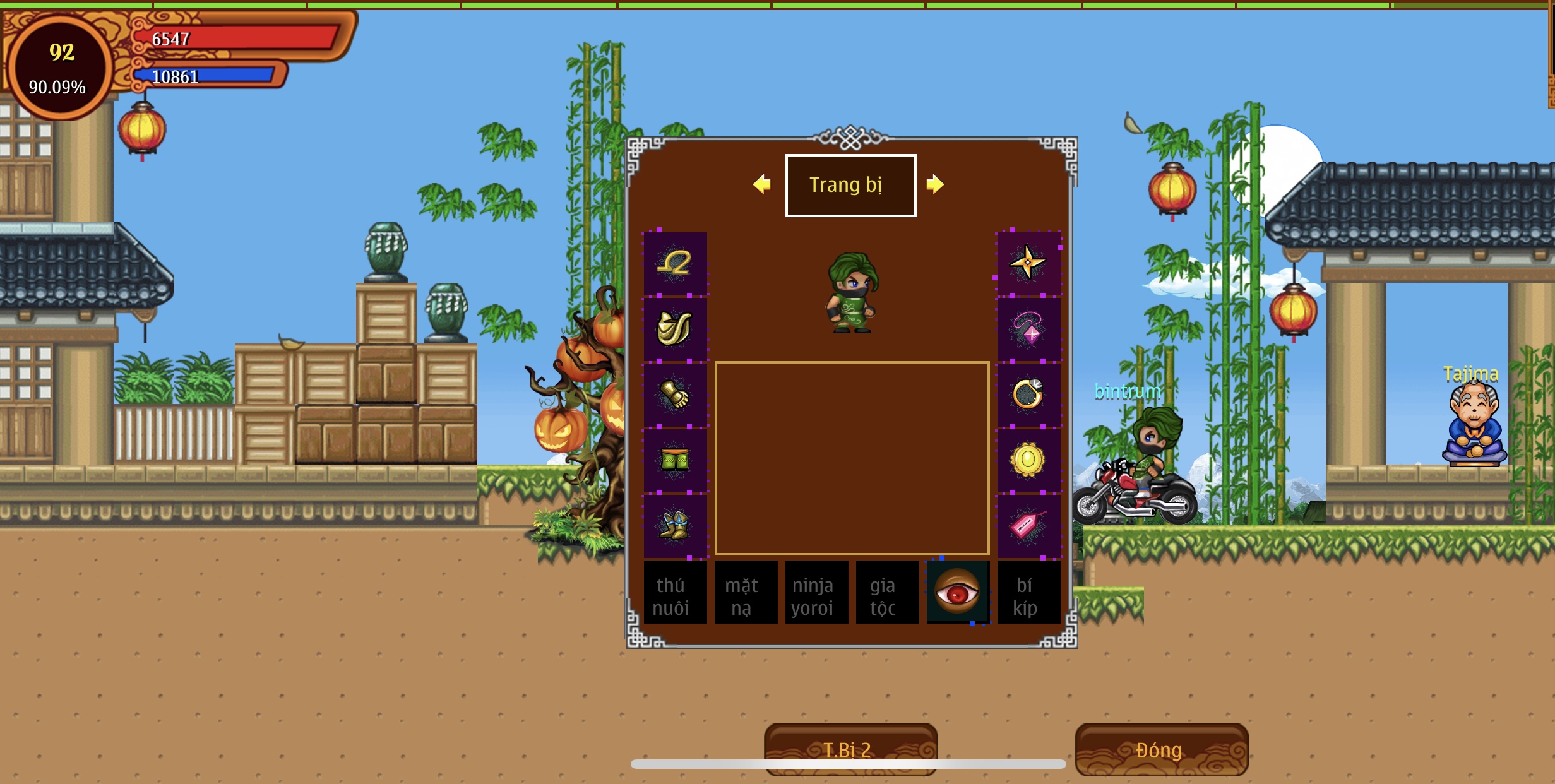Select the shuriken weapon slot
Image resolution: width=1555 pixels, height=784 pixels.
click(x=1028, y=263)
